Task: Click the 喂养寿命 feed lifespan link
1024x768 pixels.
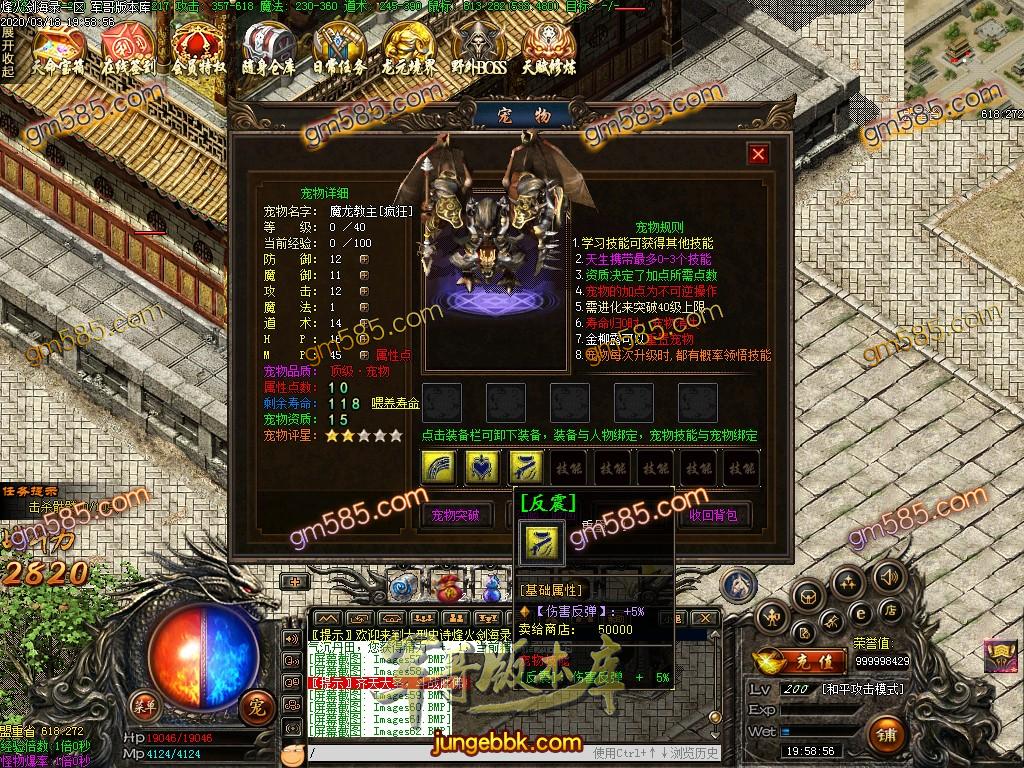Action: point(396,403)
